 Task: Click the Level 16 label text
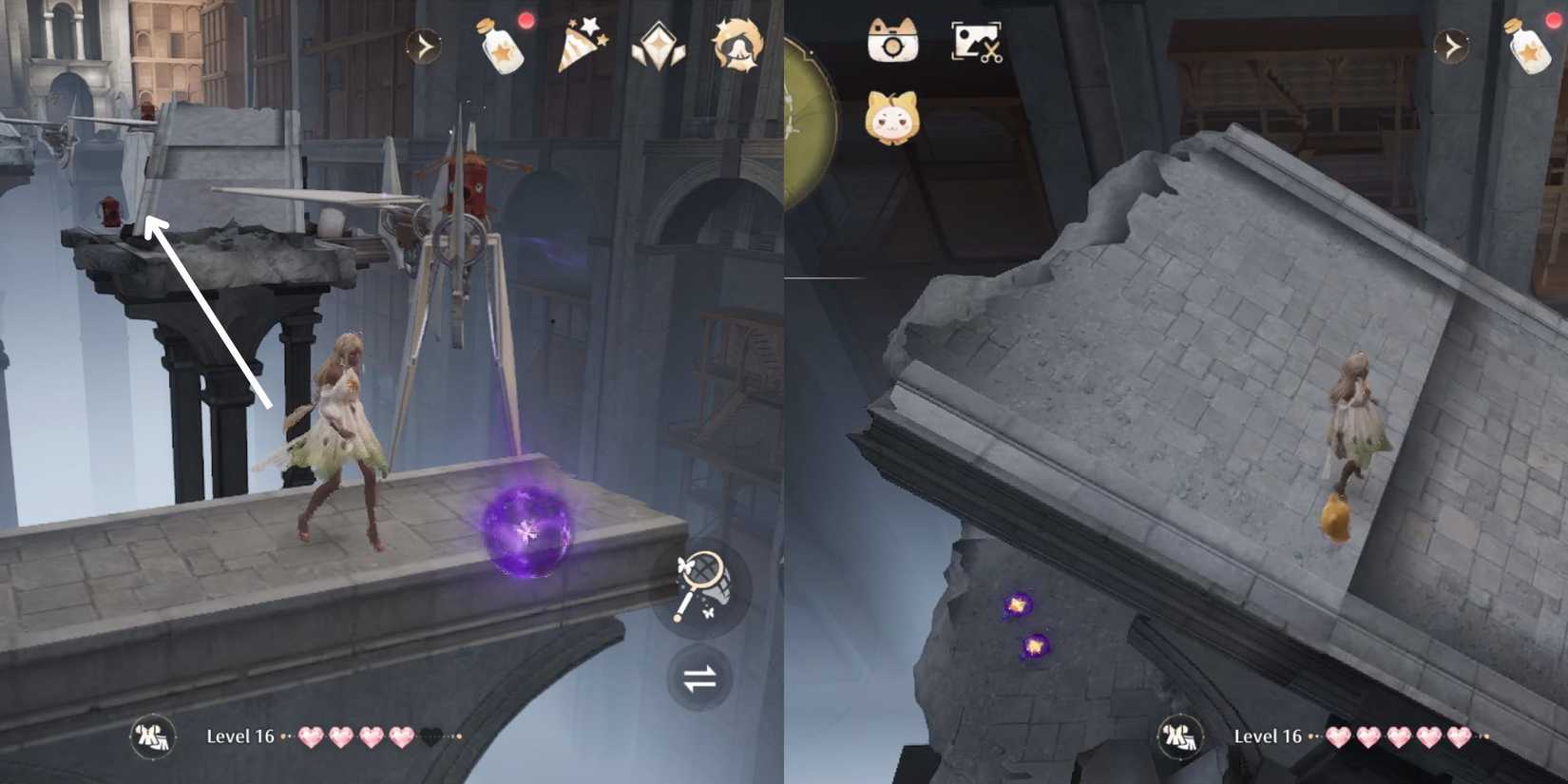240,735
